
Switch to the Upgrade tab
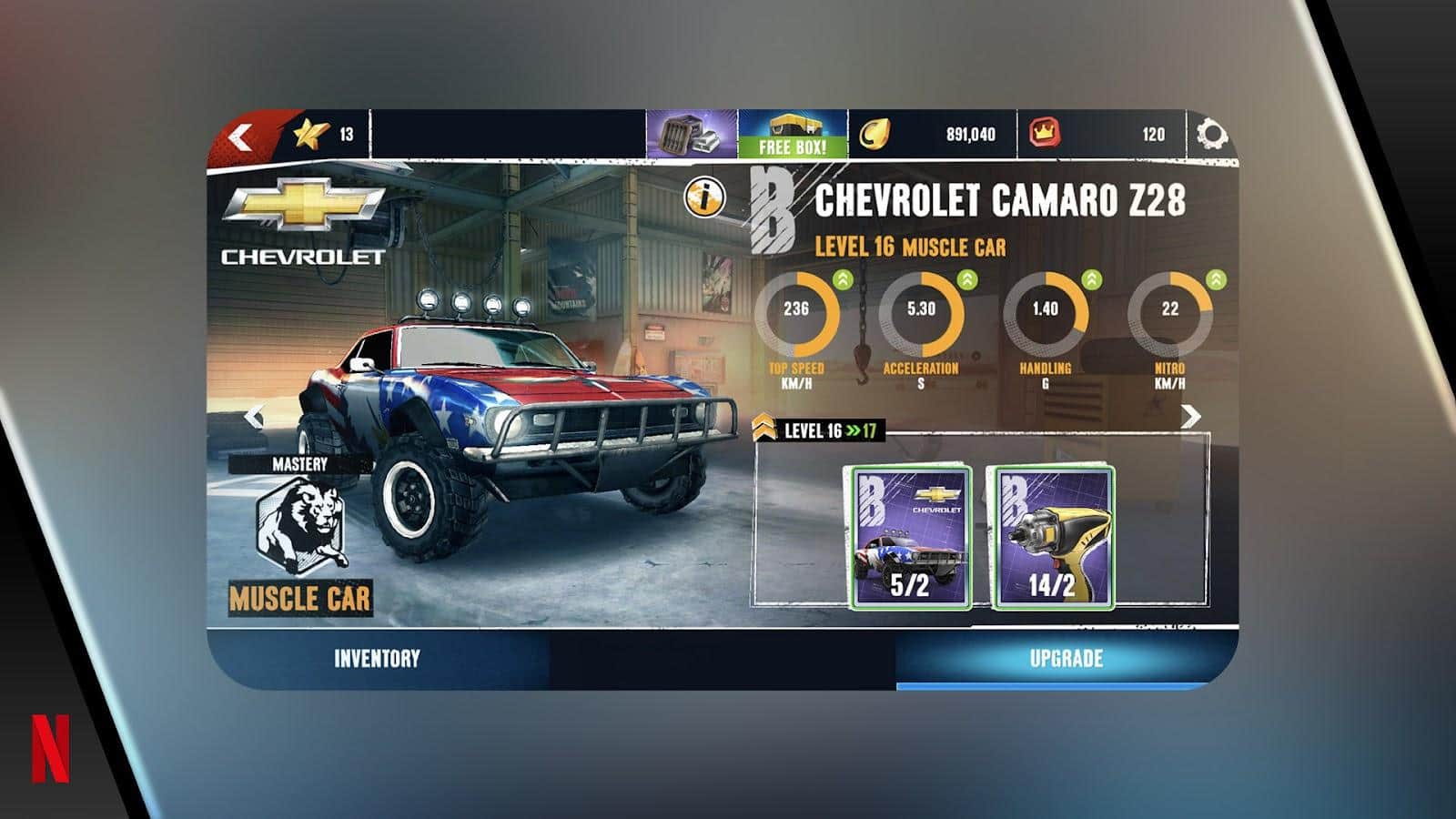[1066, 659]
